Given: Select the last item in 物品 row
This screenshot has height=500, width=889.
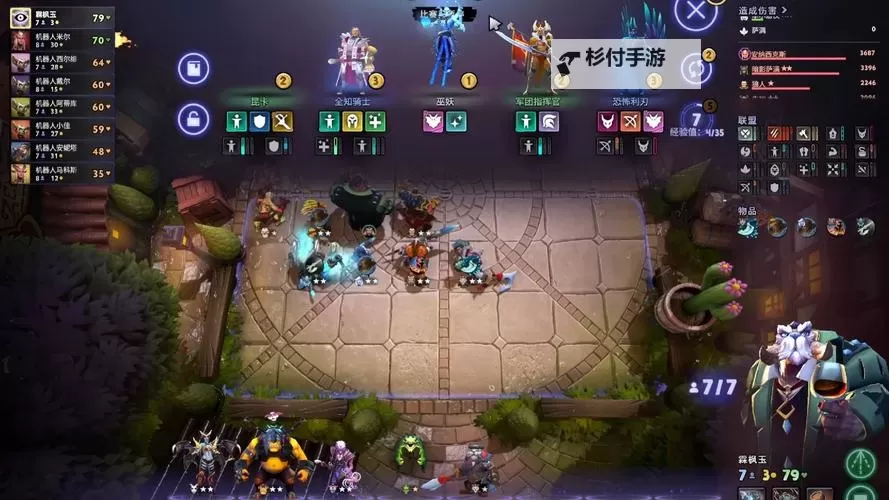Looking at the screenshot, I should click(864, 228).
